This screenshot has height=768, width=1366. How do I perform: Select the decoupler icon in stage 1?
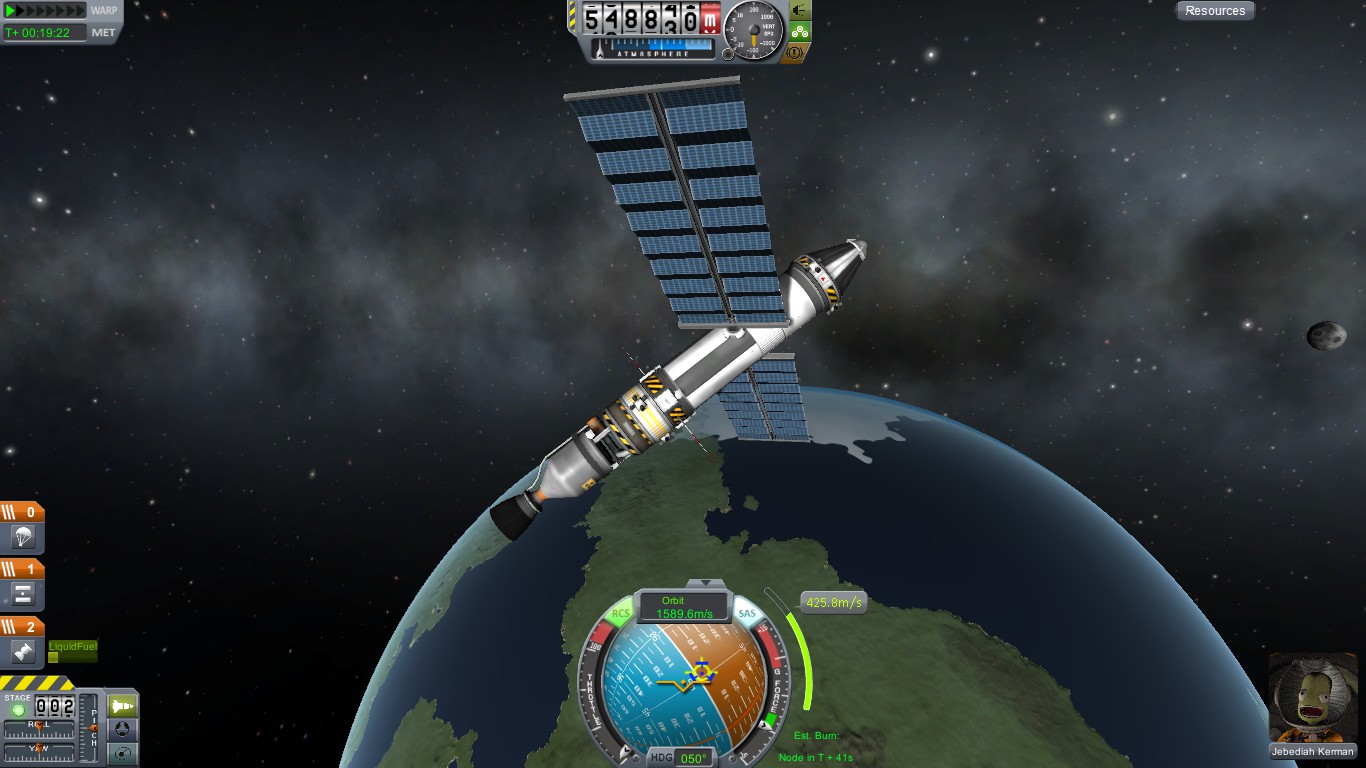coord(23,595)
